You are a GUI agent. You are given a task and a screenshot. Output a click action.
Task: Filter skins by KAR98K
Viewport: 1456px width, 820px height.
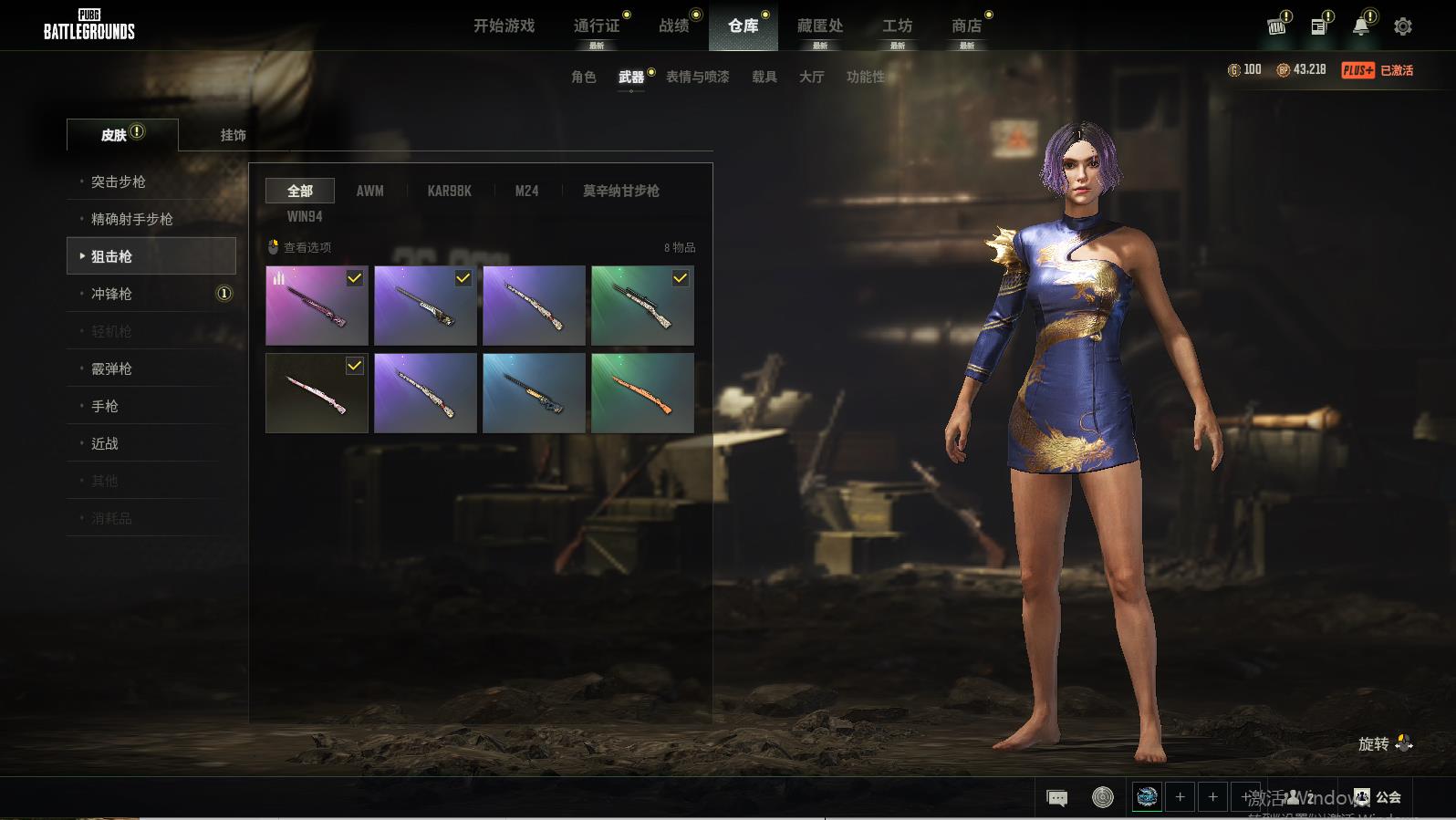point(450,191)
